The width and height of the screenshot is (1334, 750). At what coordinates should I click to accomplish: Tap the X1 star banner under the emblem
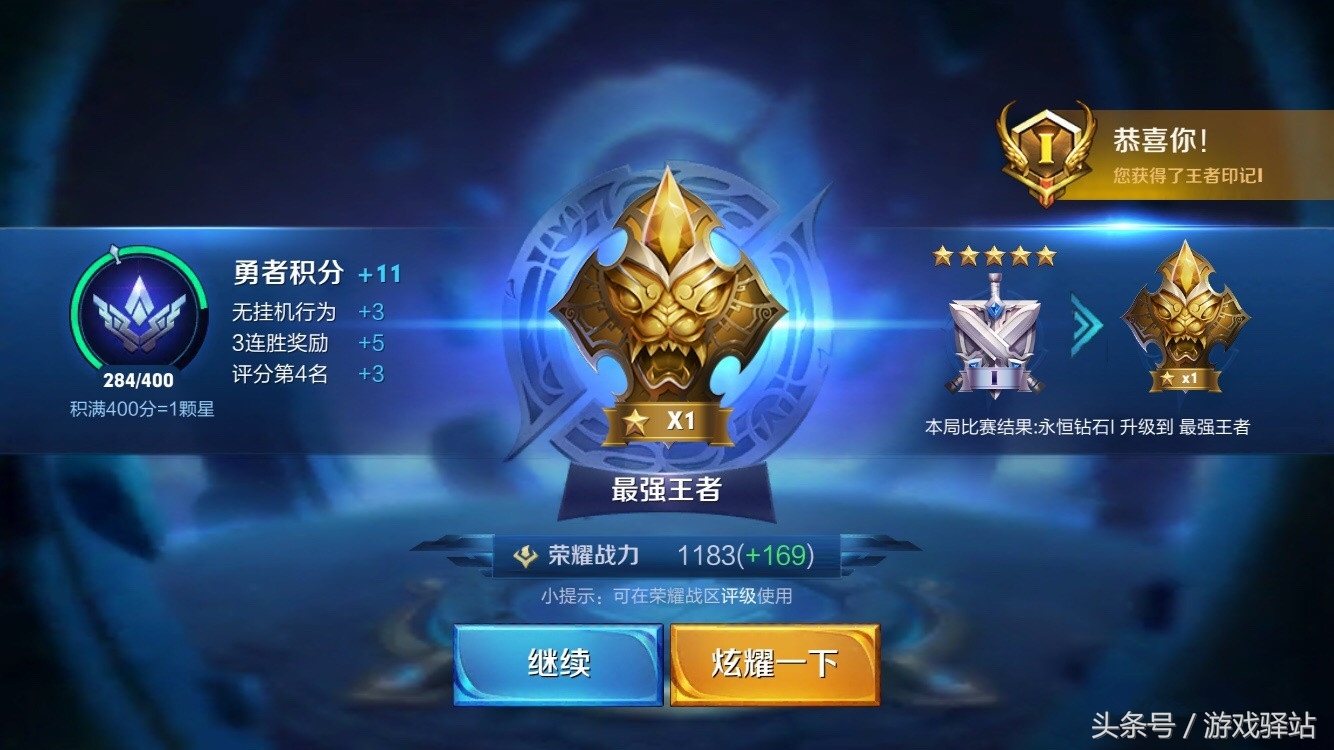point(668,422)
